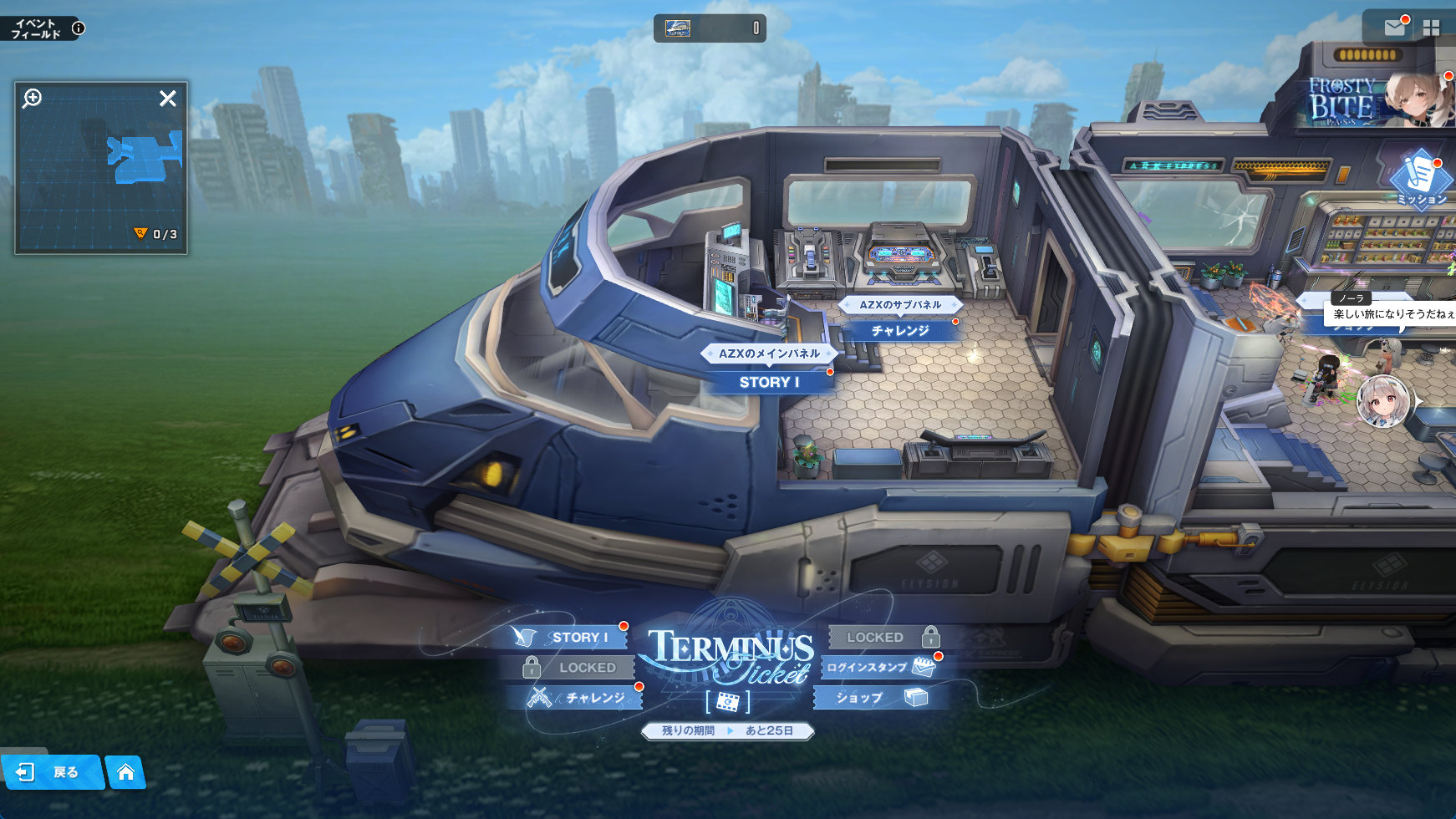Show event field info icon
The image size is (1456, 819).
pos(79,28)
